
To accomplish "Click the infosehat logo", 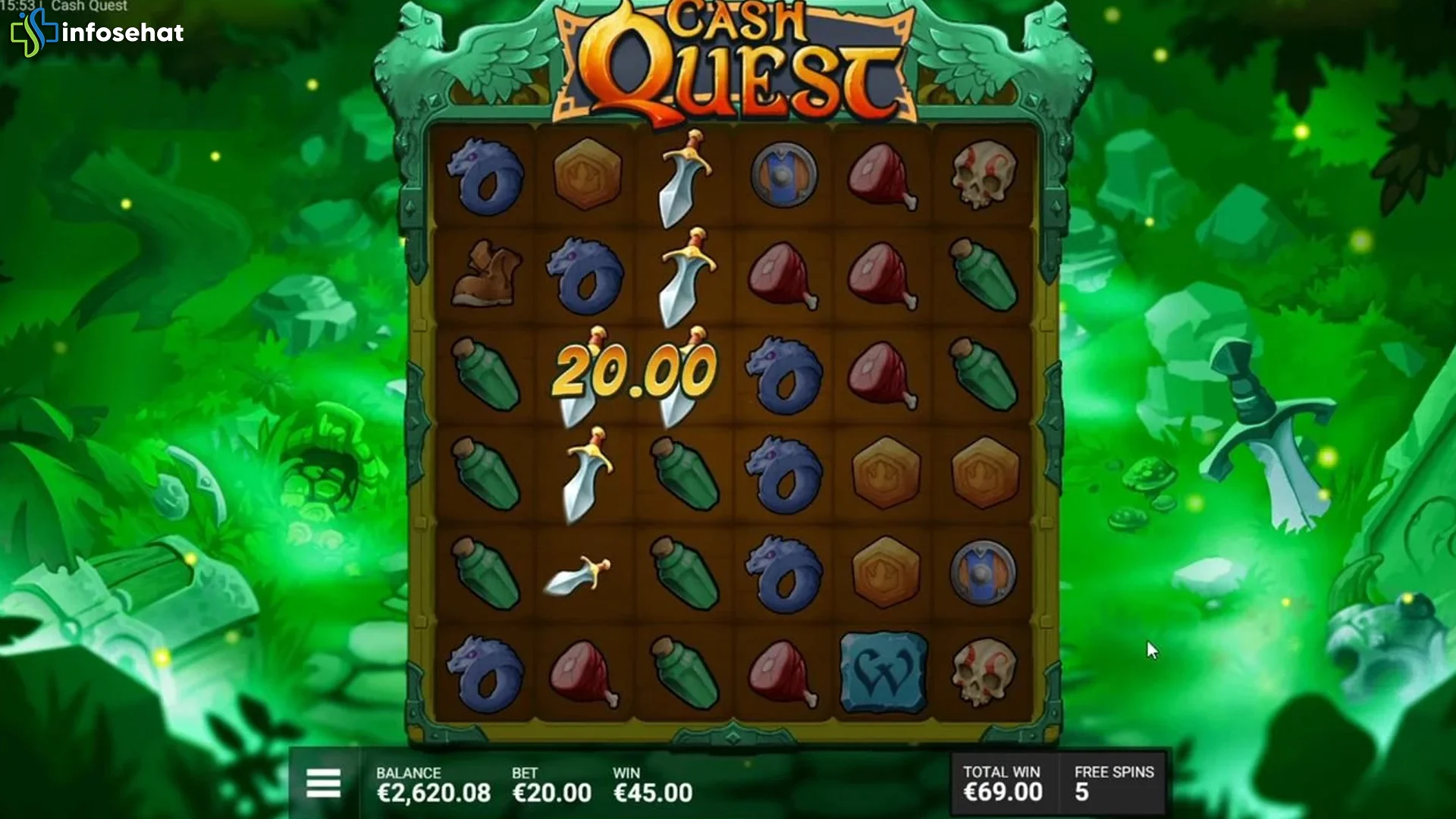I will [x=99, y=33].
